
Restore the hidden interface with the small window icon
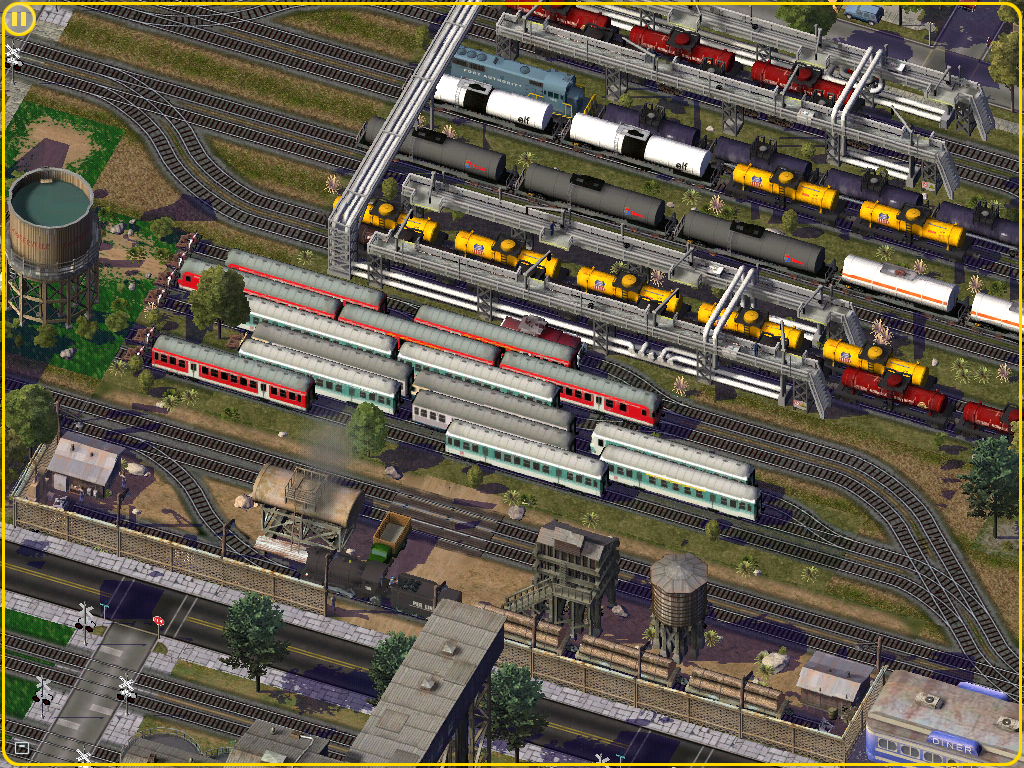click(x=22, y=747)
